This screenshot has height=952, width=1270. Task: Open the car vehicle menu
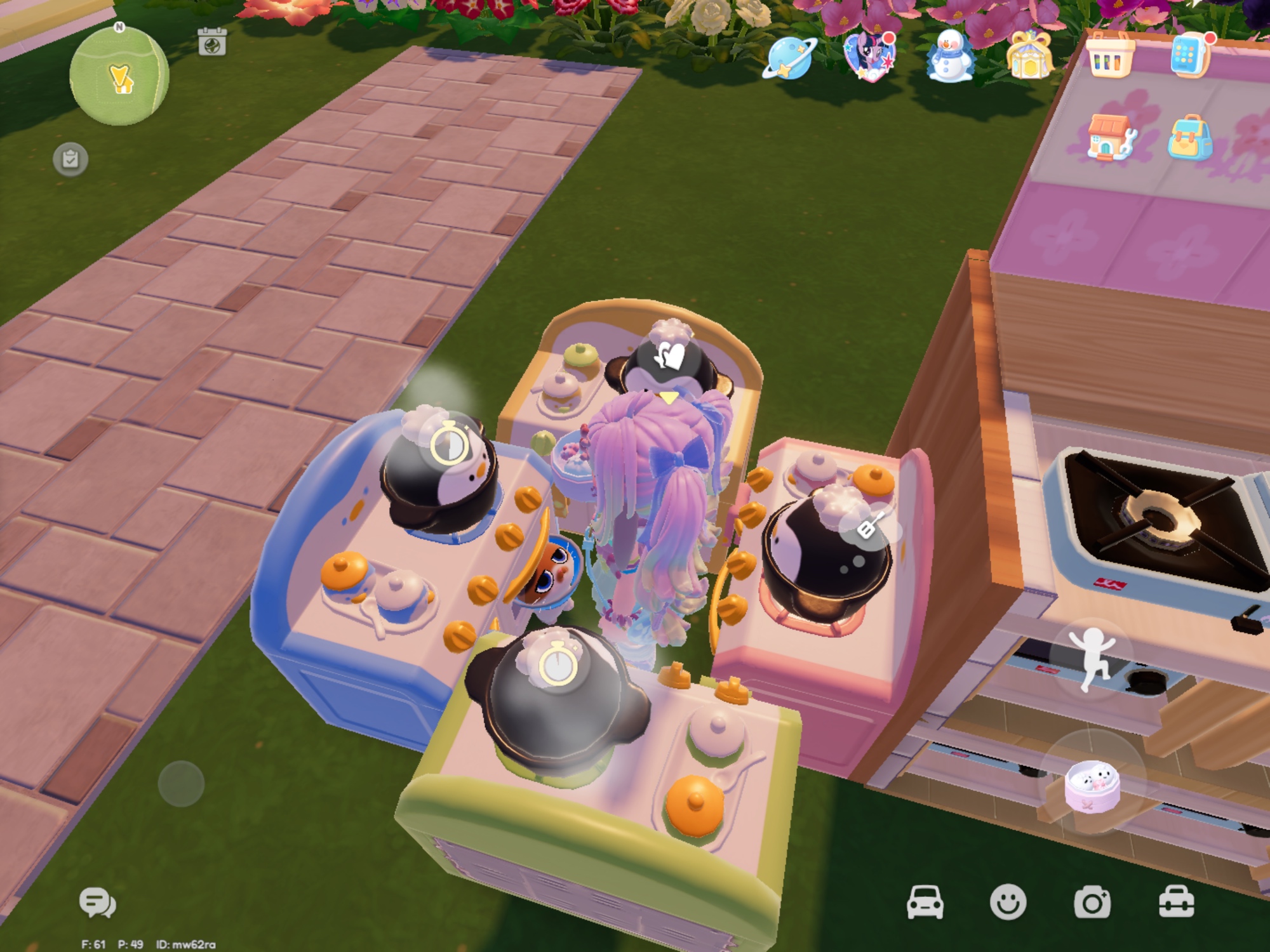pyautogui.click(x=925, y=902)
